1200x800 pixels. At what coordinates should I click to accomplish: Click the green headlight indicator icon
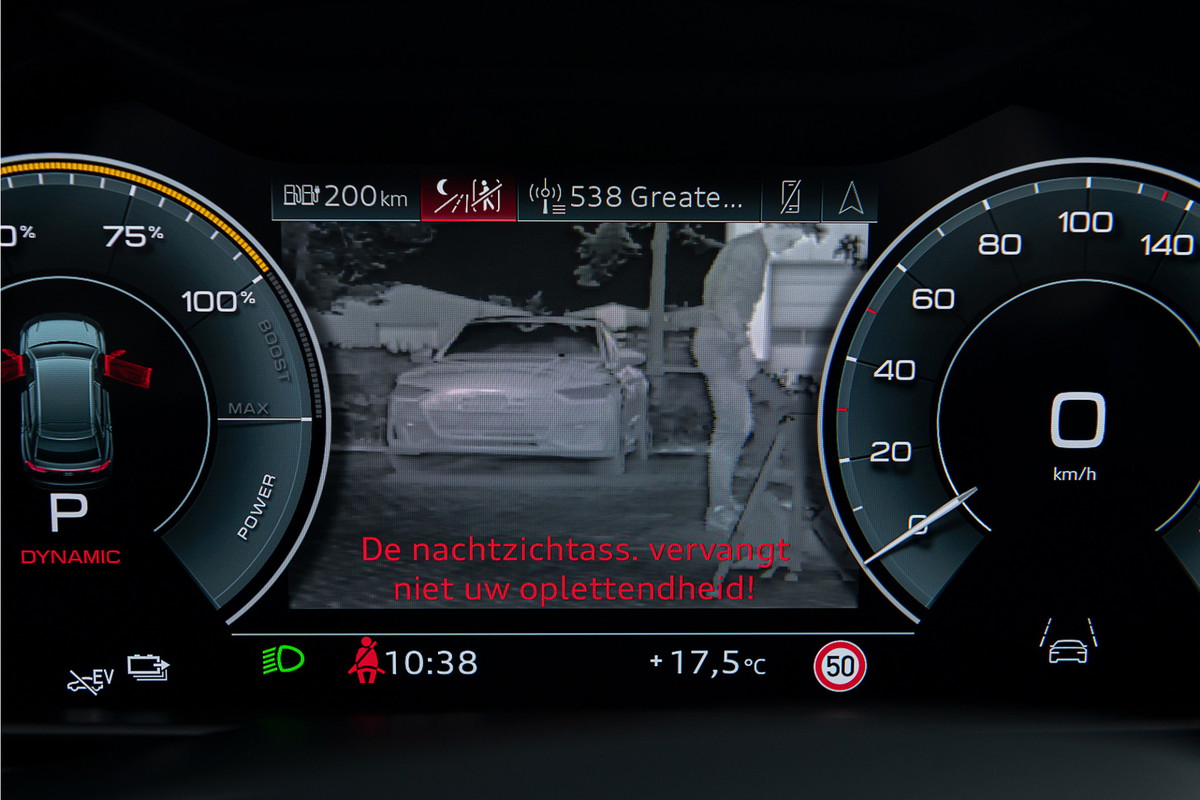[283, 660]
